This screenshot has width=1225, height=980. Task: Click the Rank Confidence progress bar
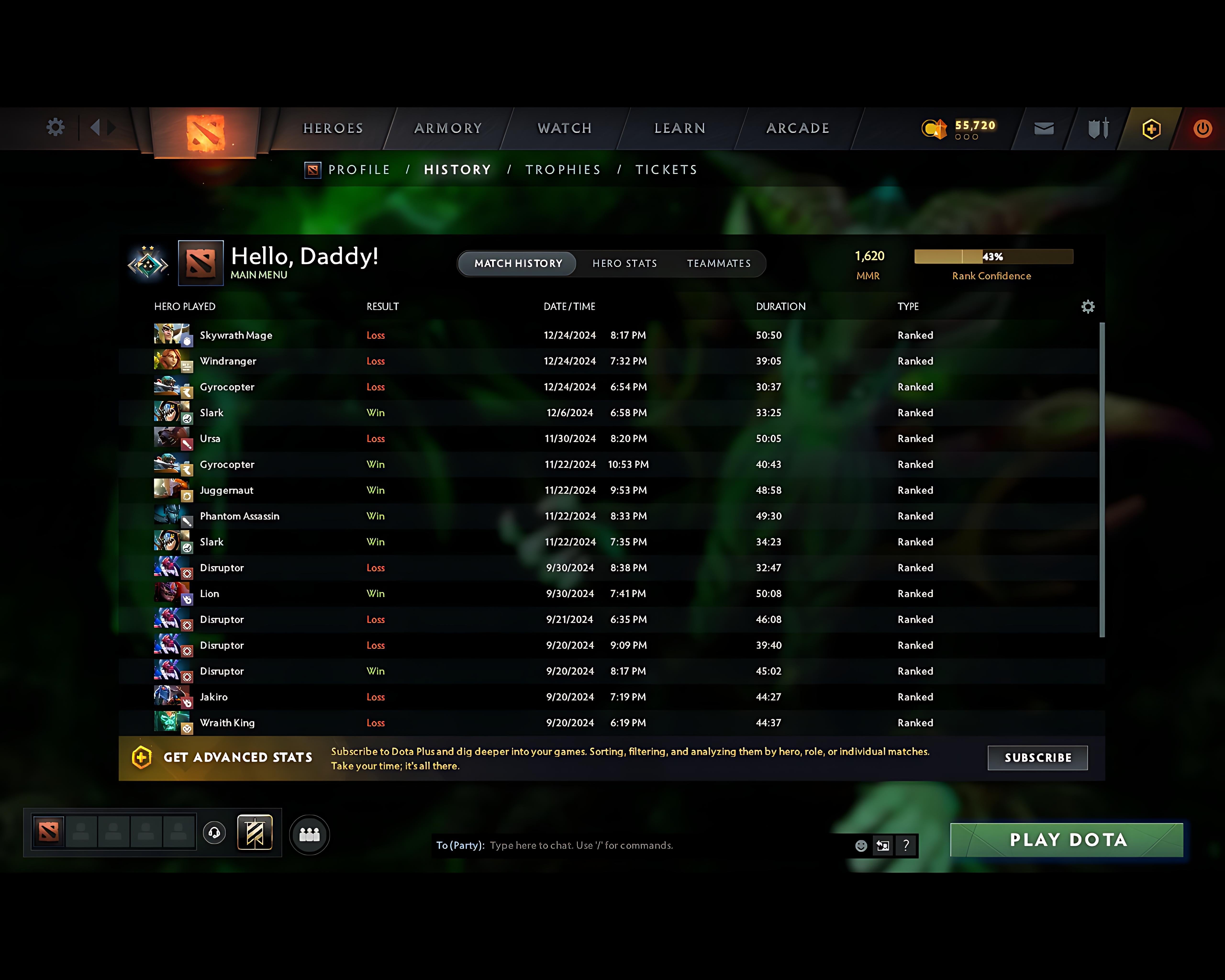[x=993, y=257]
